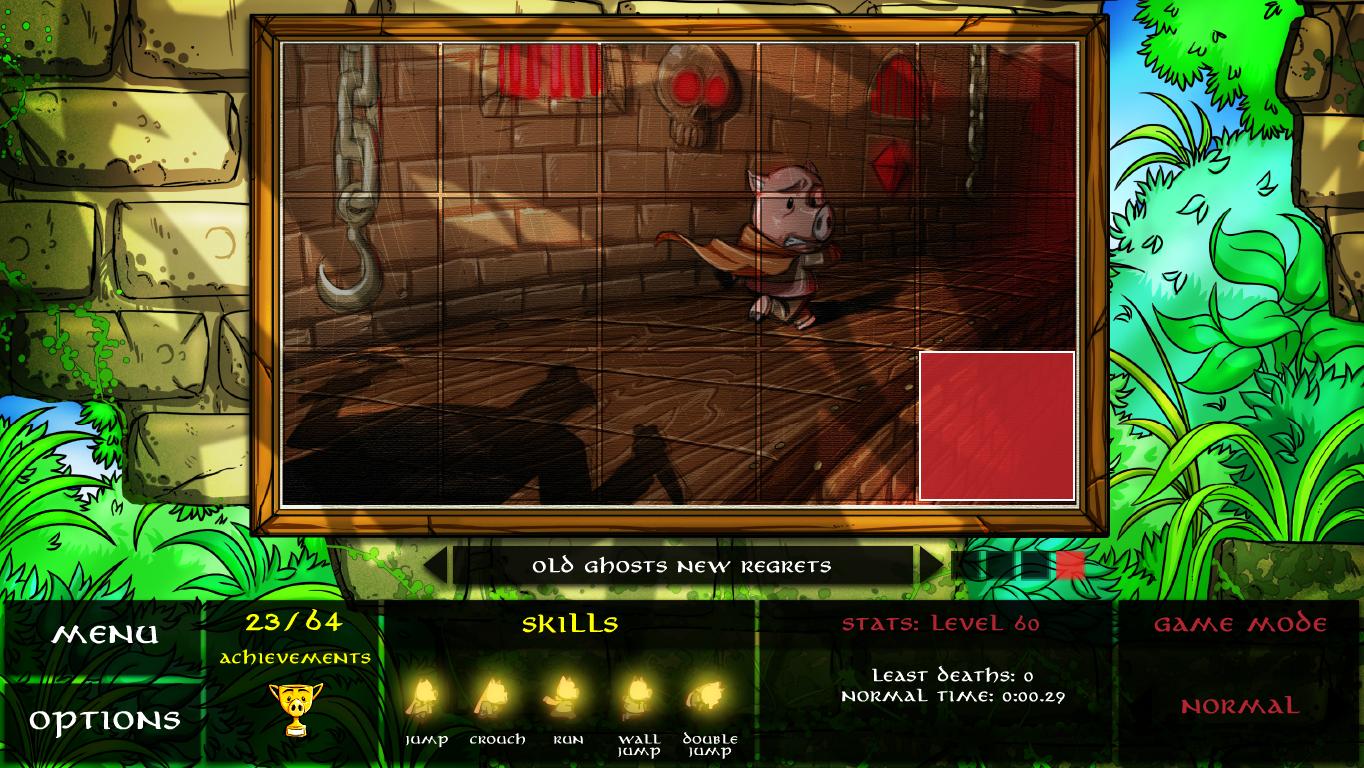Cycle to the previous level with the left chevron
Screen dimensions: 1364x768
tap(438, 565)
